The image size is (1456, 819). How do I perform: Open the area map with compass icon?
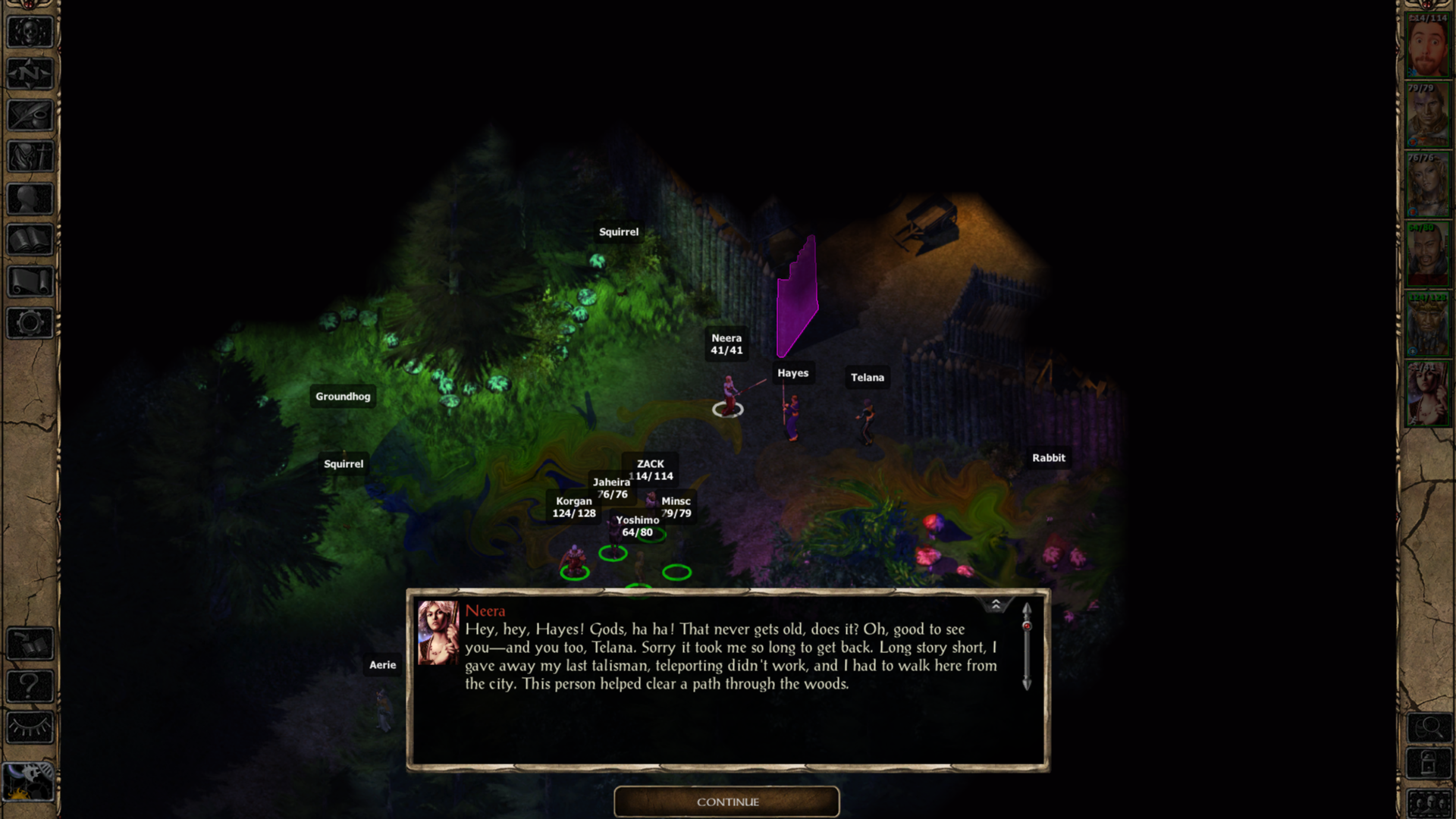30,74
